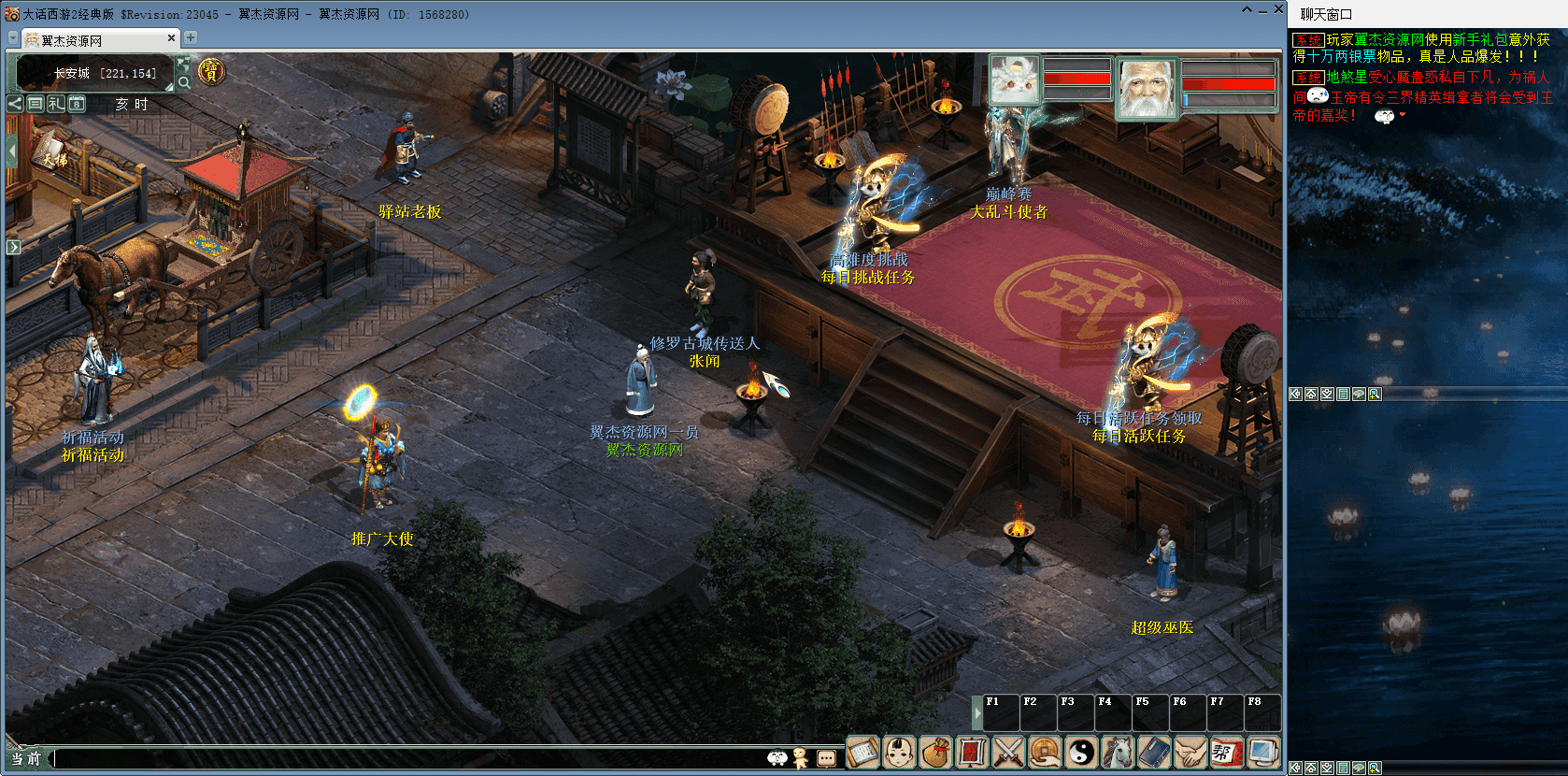Open the character face icon
Screen dimensions: 1568x776
[900, 752]
